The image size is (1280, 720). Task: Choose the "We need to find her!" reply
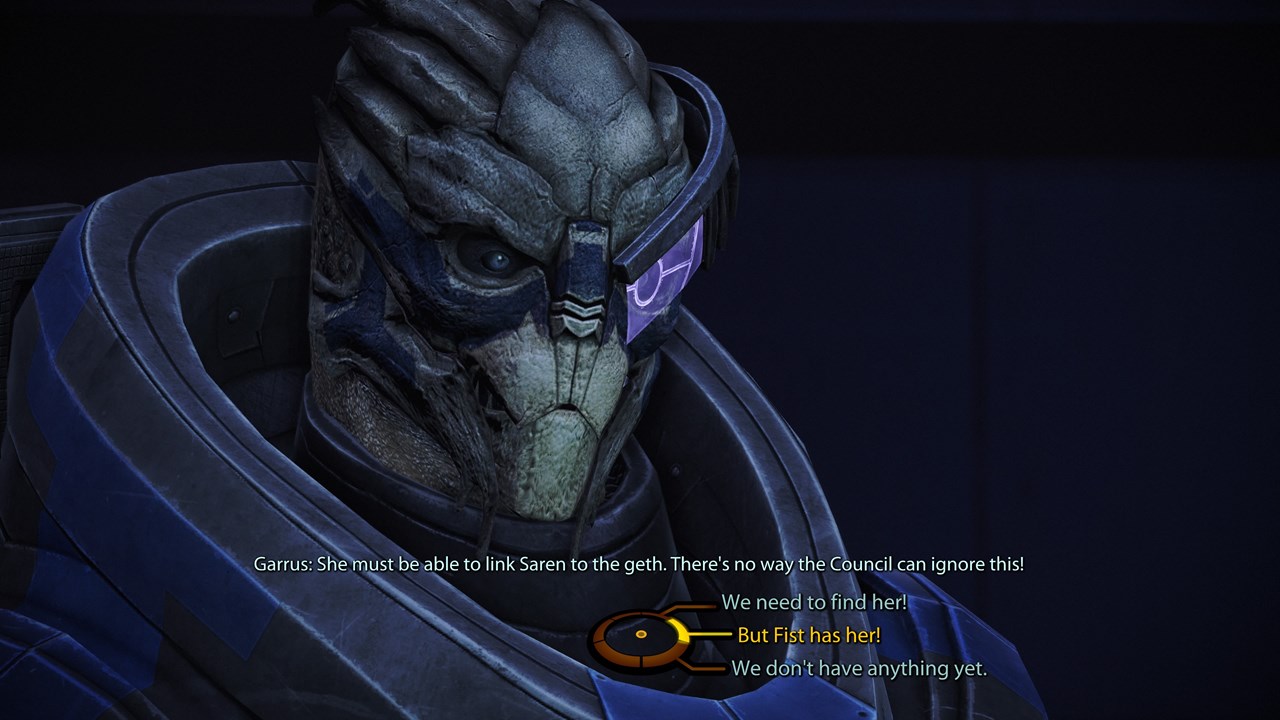[x=814, y=602]
